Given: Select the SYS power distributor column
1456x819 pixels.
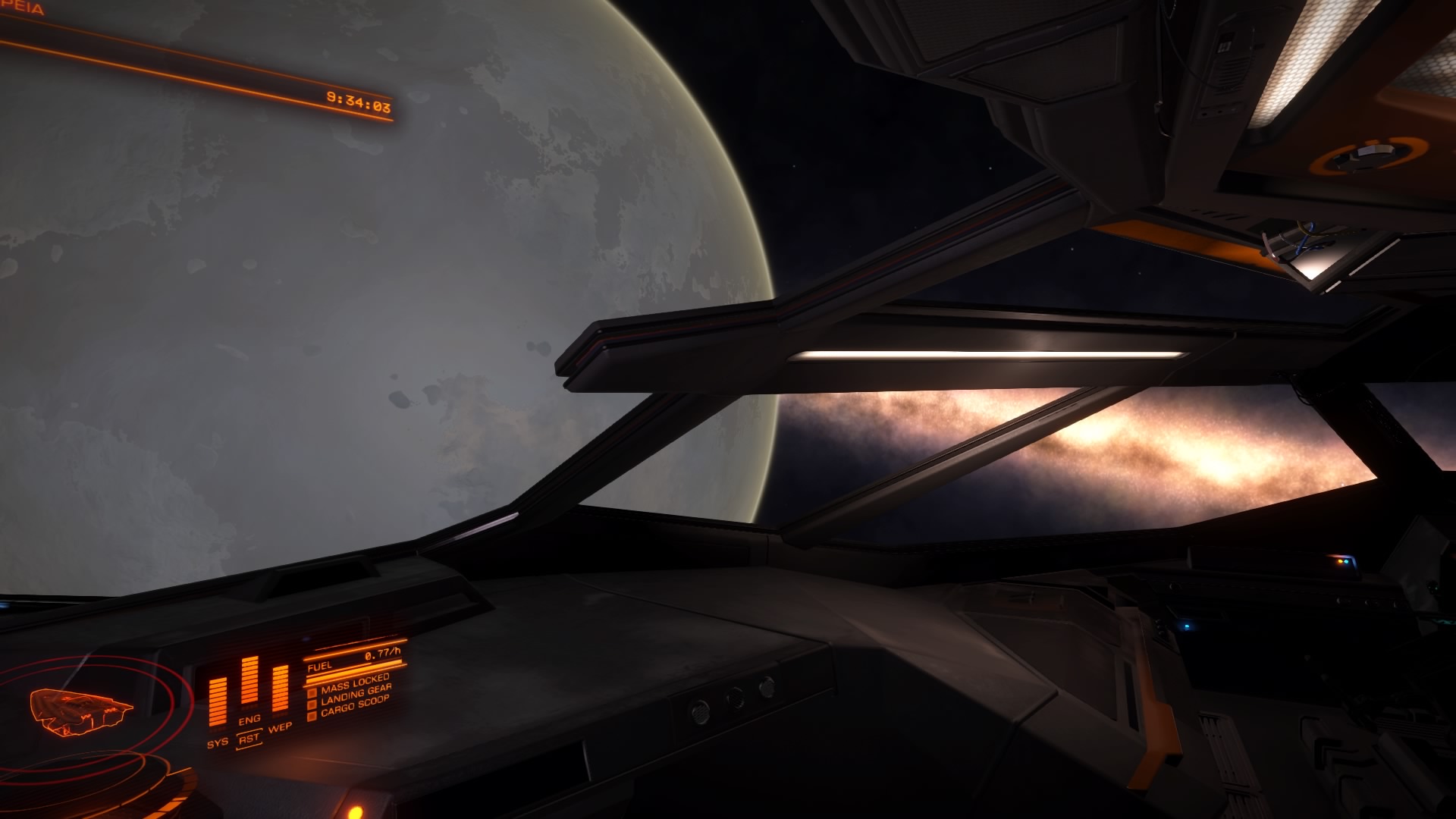Looking at the screenshot, I should click(x=218, y=703).
